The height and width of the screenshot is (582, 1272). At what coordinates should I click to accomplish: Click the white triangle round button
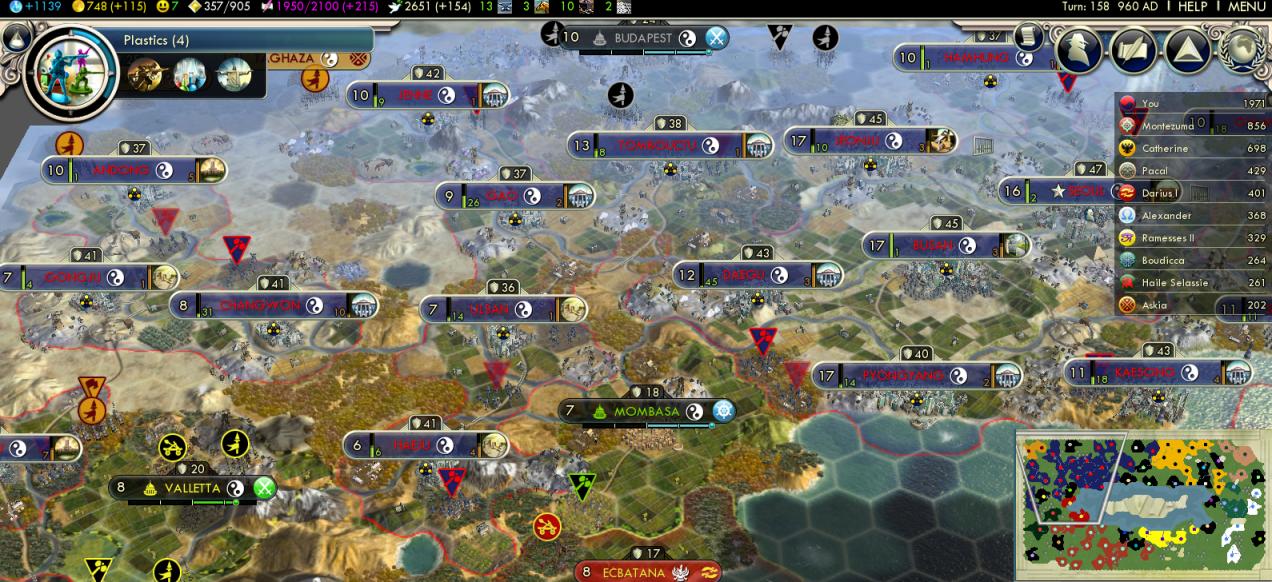click(x=1186, y=50)
